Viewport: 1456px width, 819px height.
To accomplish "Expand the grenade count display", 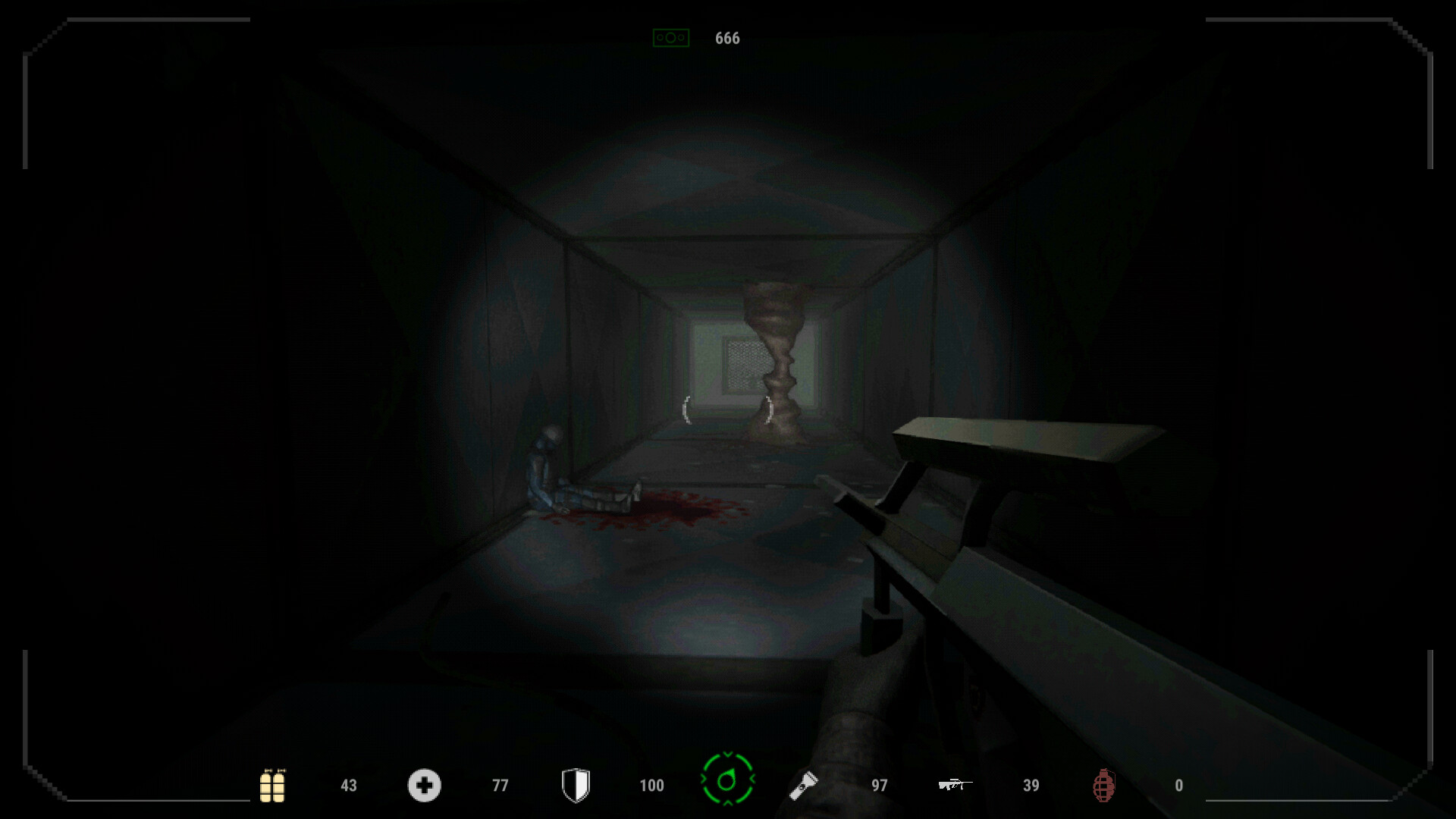I will click(x=1178, y=786).
